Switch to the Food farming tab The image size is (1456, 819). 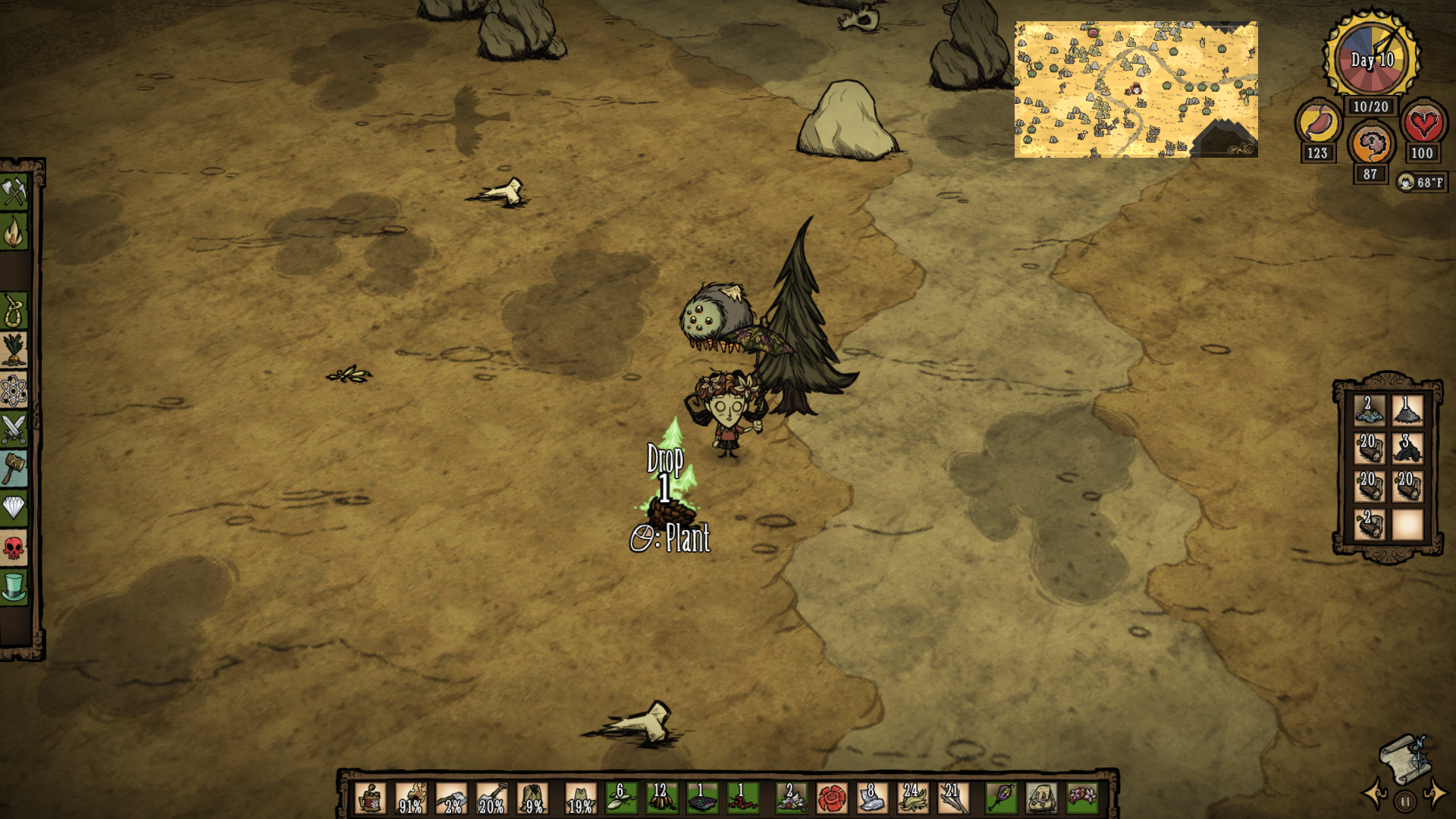coord(14,350)
